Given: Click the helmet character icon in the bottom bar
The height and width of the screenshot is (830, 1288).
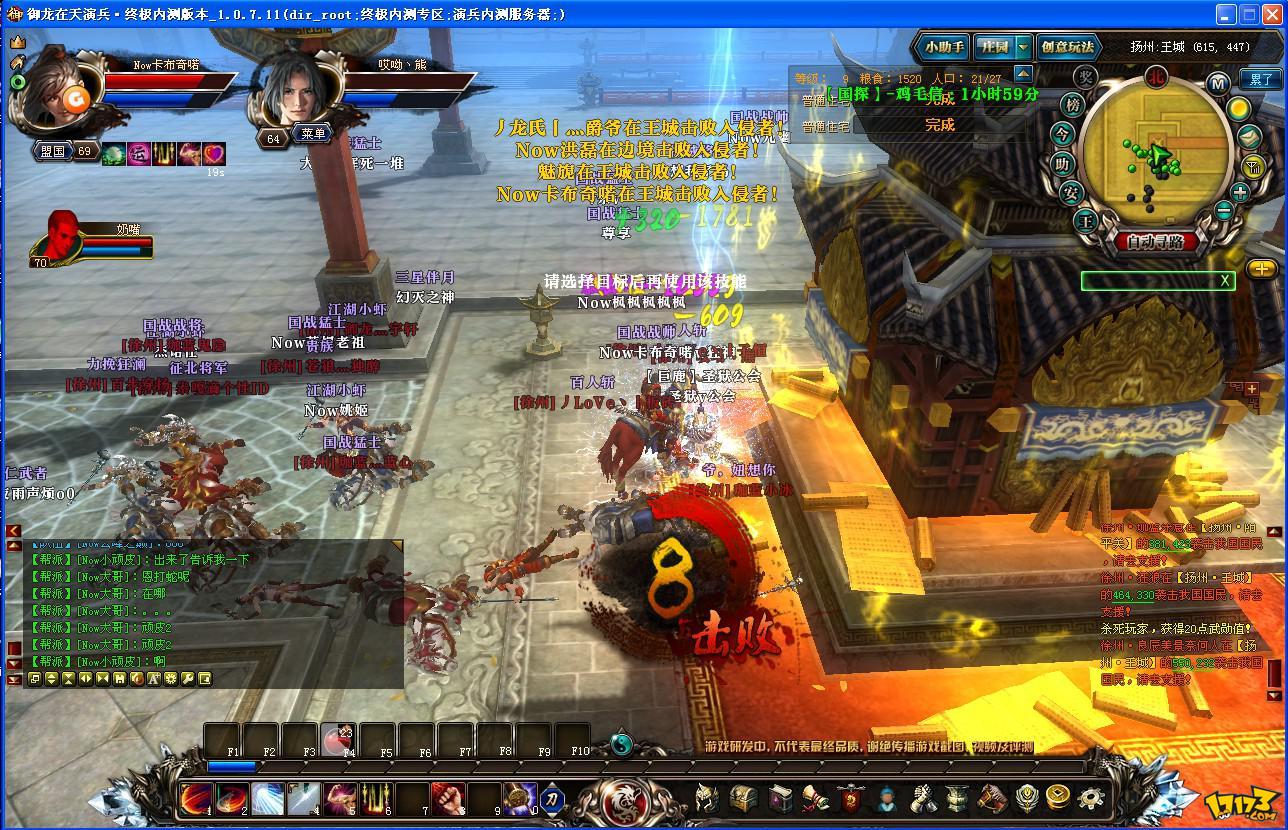Looking at the screenshot, I should click(706, 798).
